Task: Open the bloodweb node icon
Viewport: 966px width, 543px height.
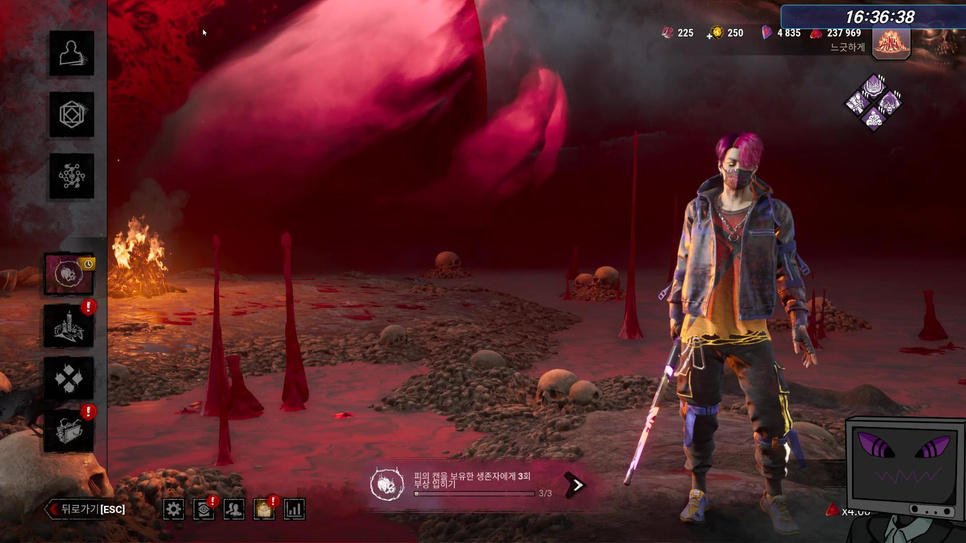Action: point(72,176)
